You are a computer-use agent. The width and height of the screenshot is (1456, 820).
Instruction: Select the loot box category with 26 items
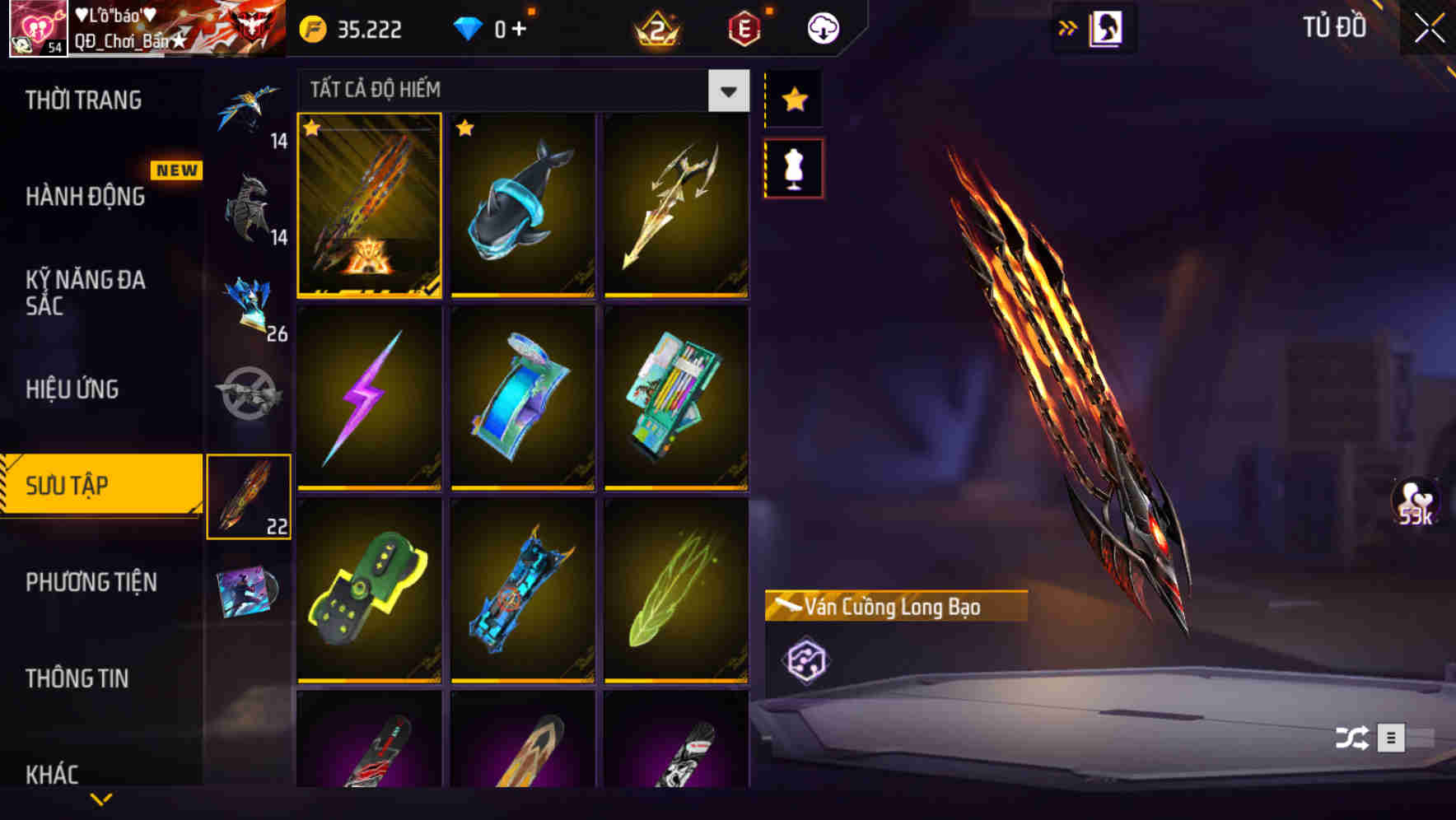point(251,305)
